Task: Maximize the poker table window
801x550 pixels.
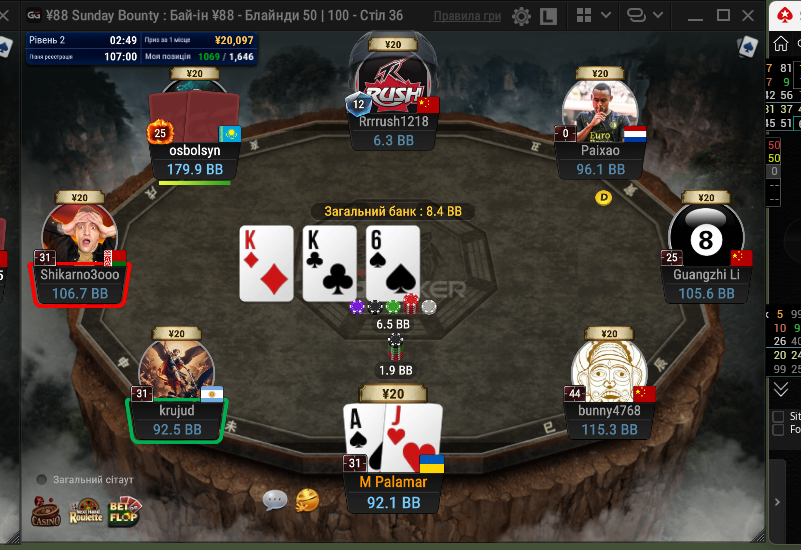Action: [x=723, y=15]
